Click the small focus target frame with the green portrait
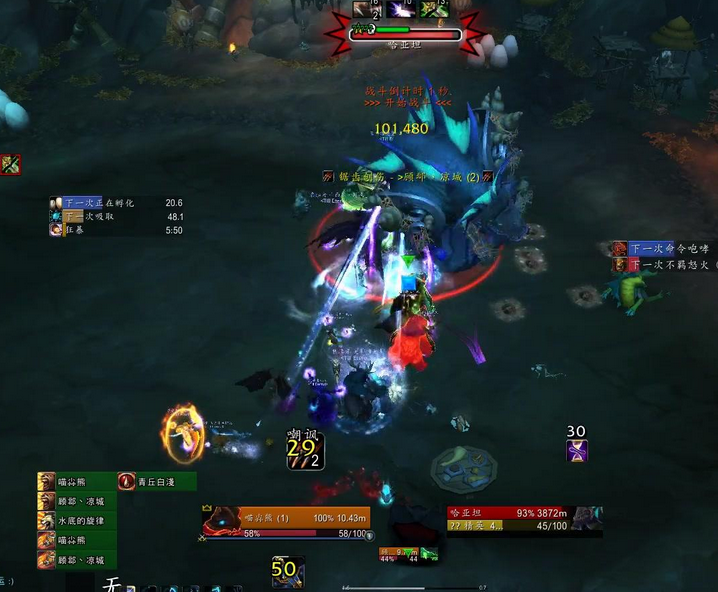718x592 pixels. (410, 553)
